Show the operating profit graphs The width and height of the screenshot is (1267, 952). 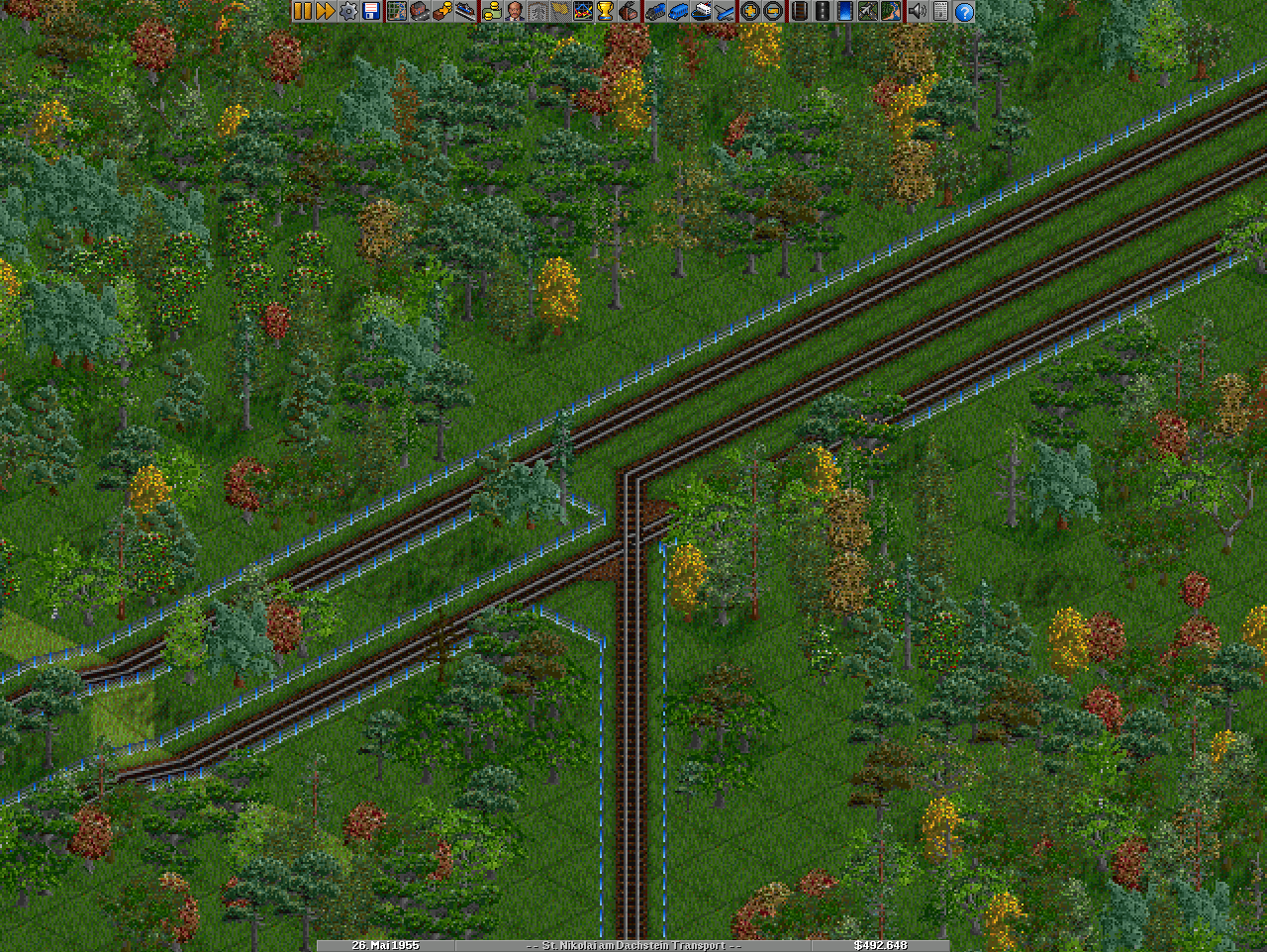[x=583, y=11]
